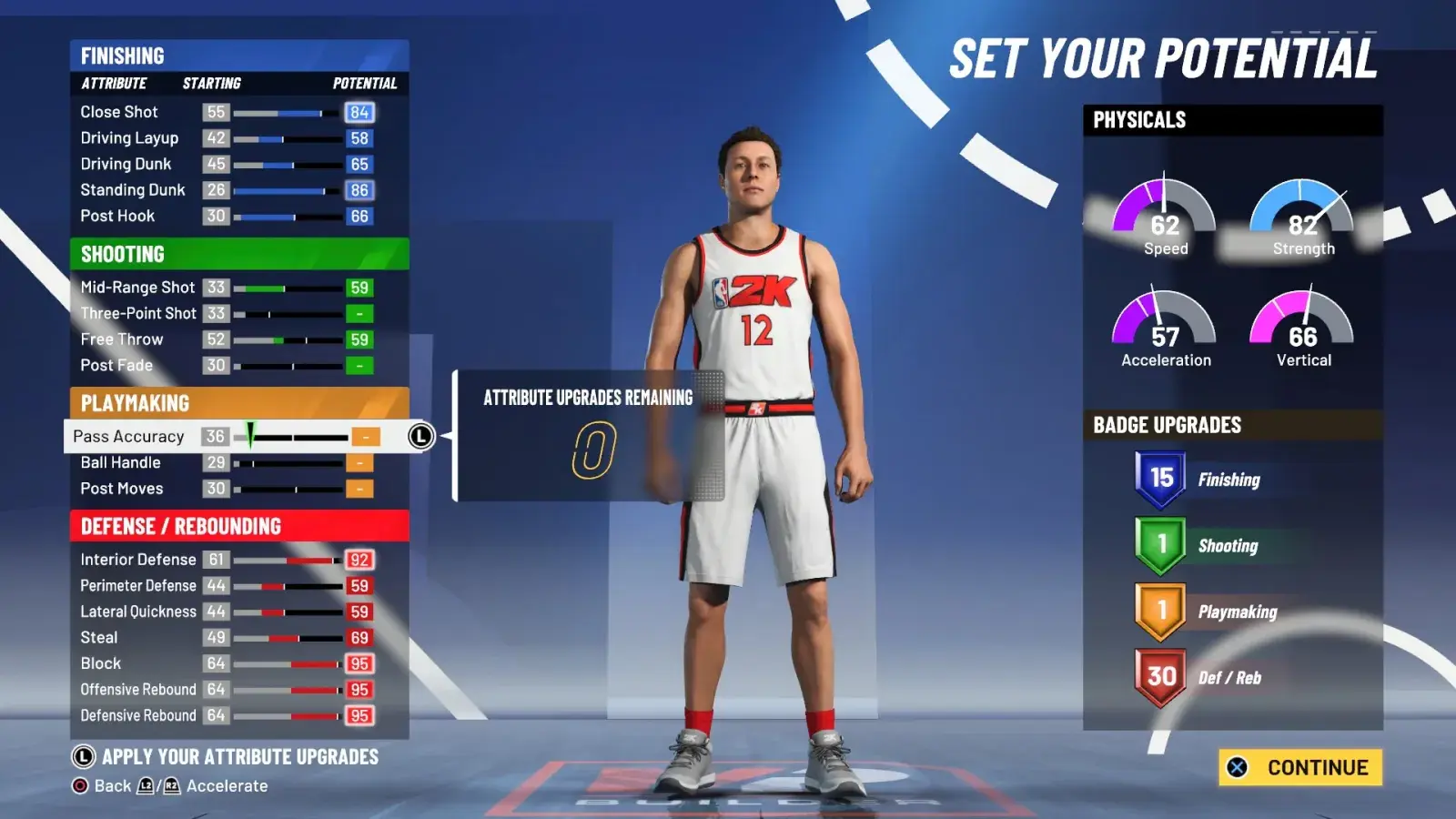The height and width of the screenshot is (819, 1456).
Task: Pick the Perimeter Defense attribute row
Action: [227, 586]
